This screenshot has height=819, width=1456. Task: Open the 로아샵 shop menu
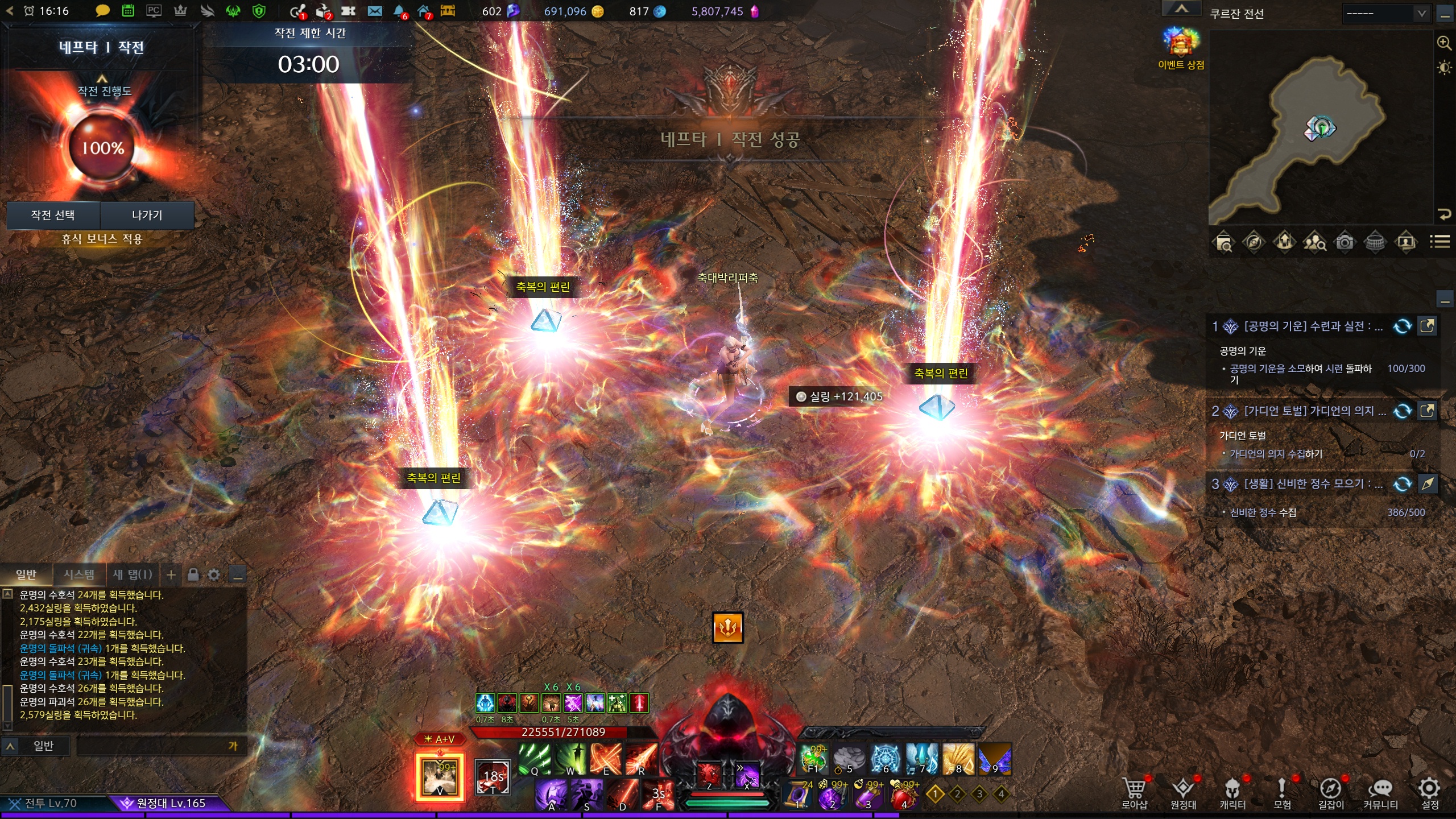pyautogui.click(x=1134, y=793)
